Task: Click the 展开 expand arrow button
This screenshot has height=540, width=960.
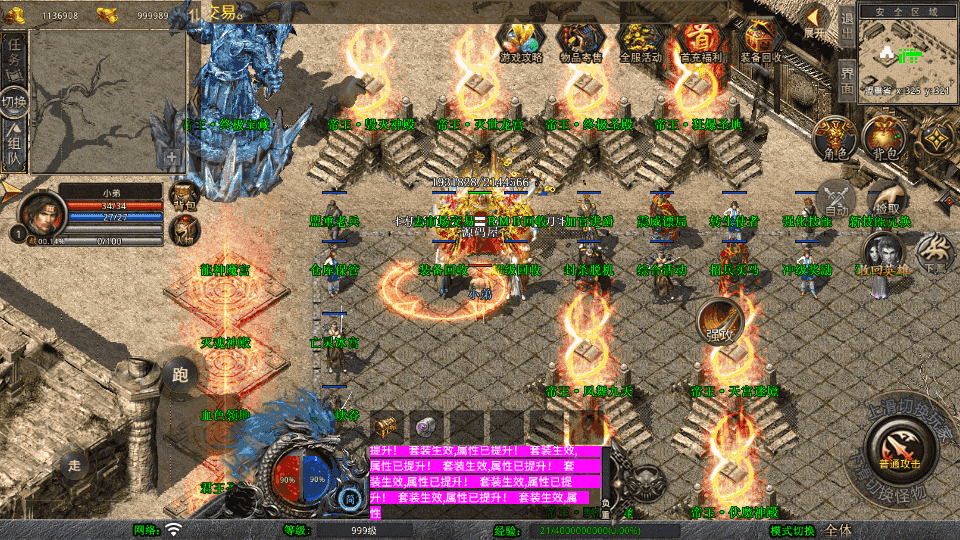Action: pyautogui.click(x=816, y=20)
